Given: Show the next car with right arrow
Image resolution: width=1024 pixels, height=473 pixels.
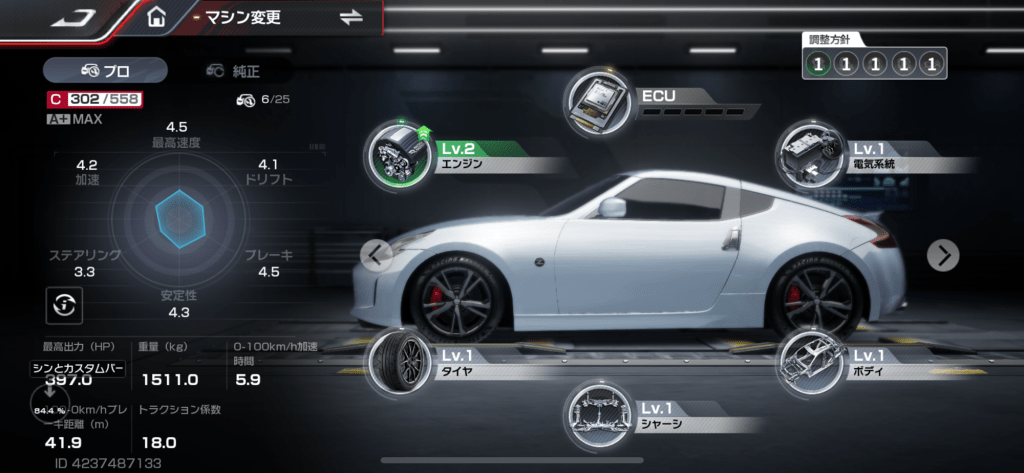Looking at the screenshot, I should click(943, 255).
